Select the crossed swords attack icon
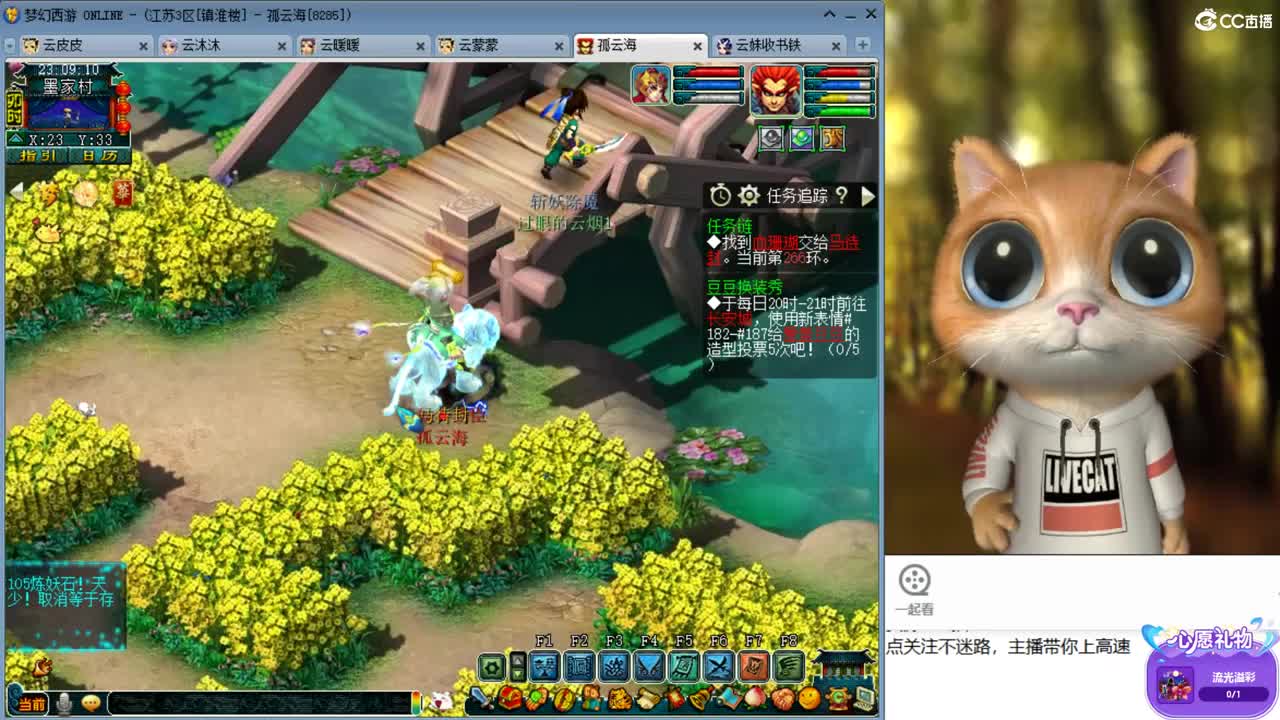1280x720 pixels. pyautogui.click(x=717, y=665)
